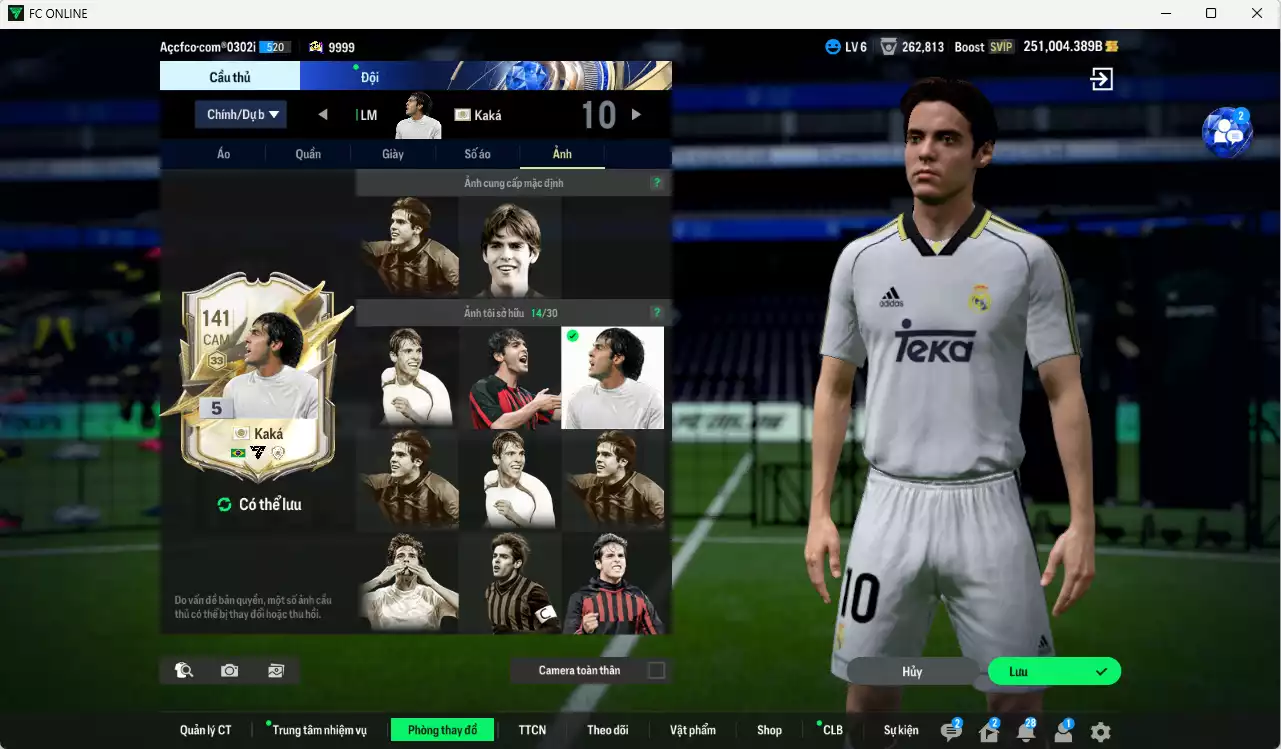Click the green checkmark on selected Kaká photo
The height and width of the screenshot is (749, 1281).
coord(572,338)
